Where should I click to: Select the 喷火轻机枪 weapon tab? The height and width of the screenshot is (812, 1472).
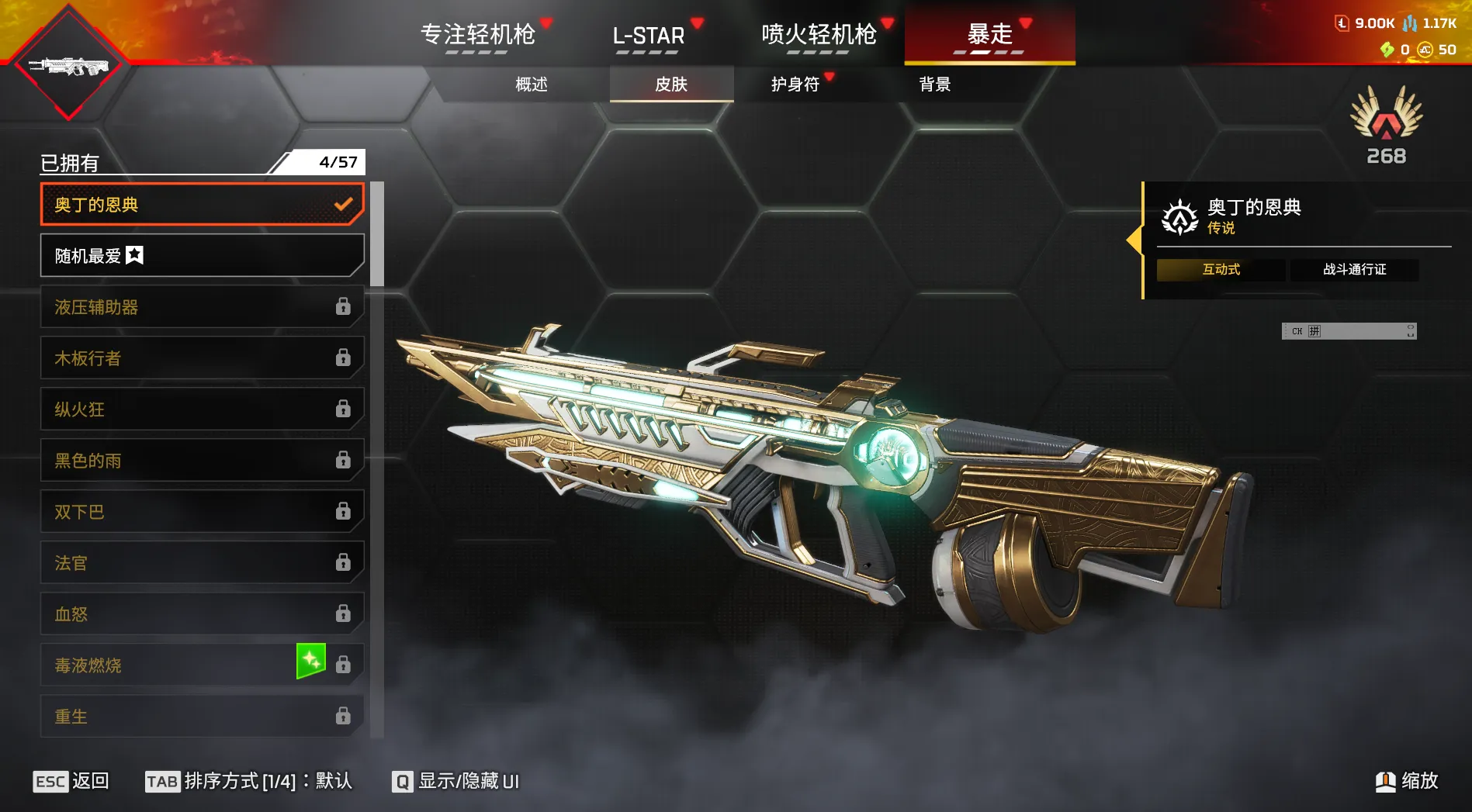[819, 35]
